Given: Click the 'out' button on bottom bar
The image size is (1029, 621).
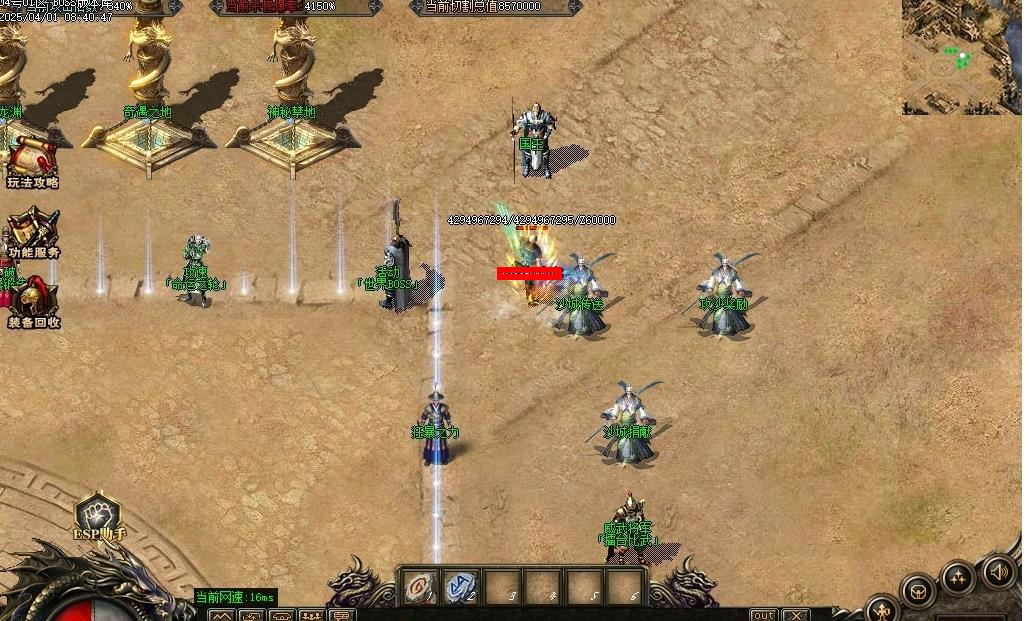Looking at the screenshot, I should click(763, 615).
